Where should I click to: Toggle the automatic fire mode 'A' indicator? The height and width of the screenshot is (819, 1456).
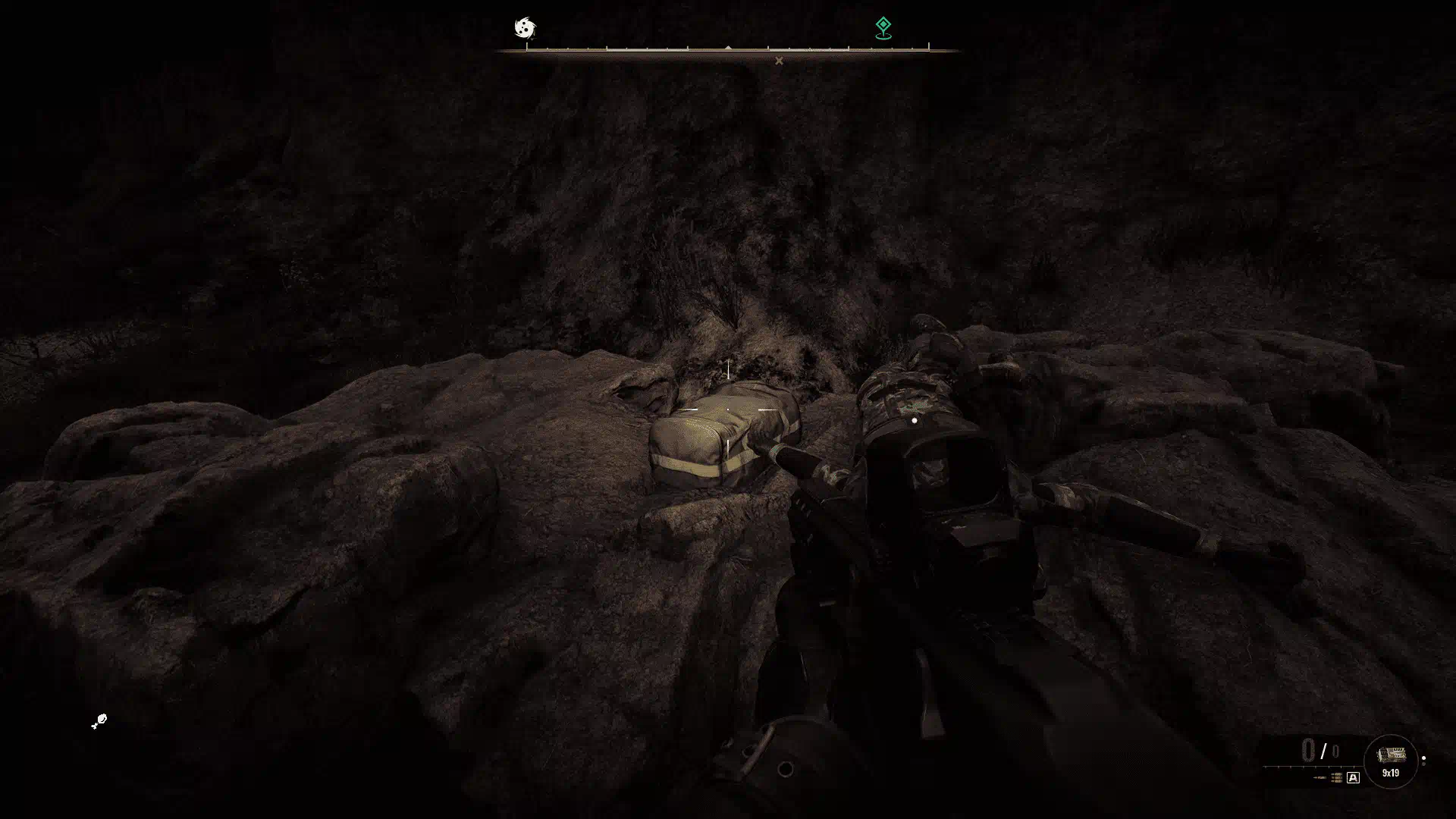(x=1353, y=777)
